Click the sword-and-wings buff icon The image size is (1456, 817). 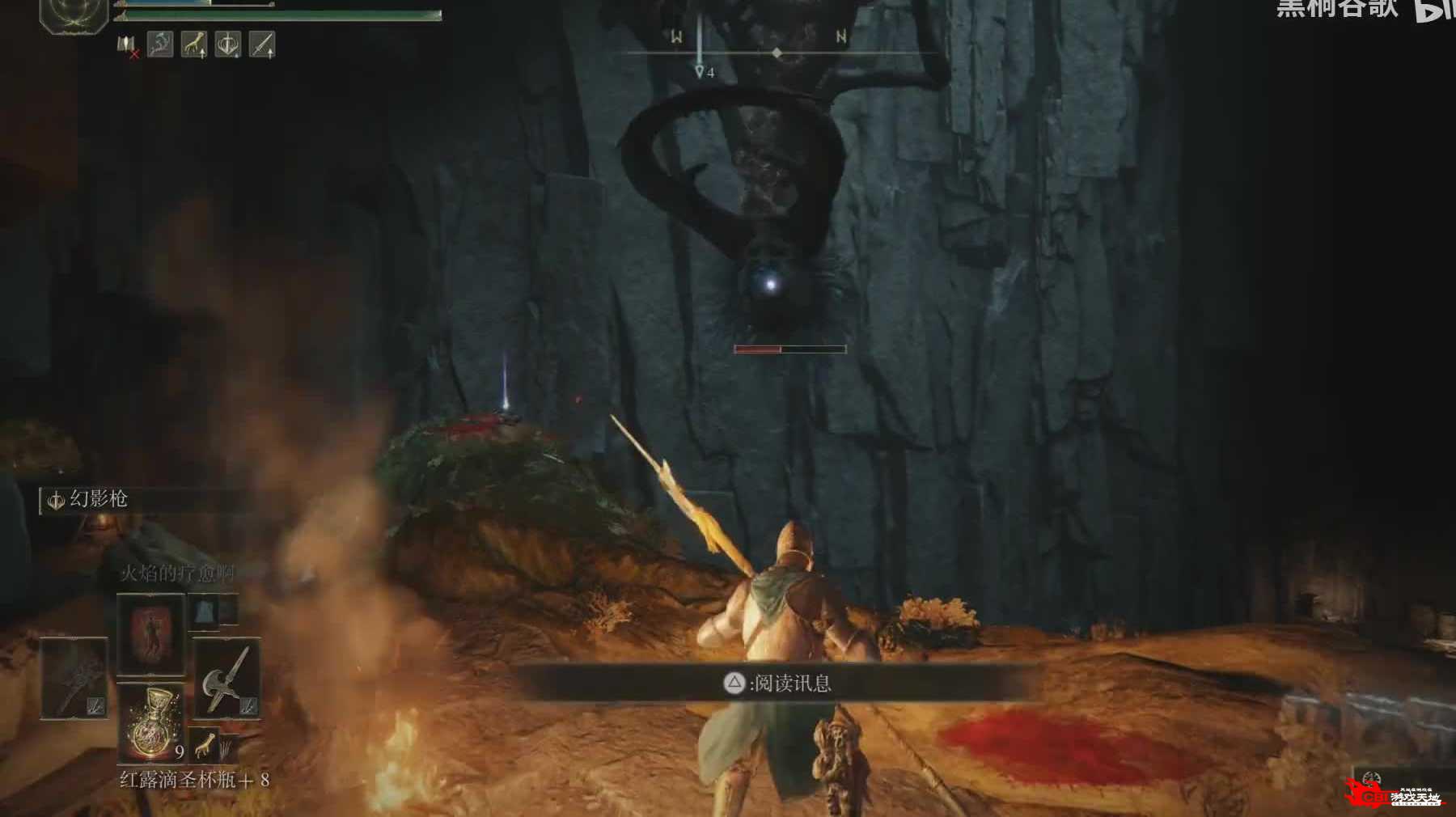click(228, 44)
